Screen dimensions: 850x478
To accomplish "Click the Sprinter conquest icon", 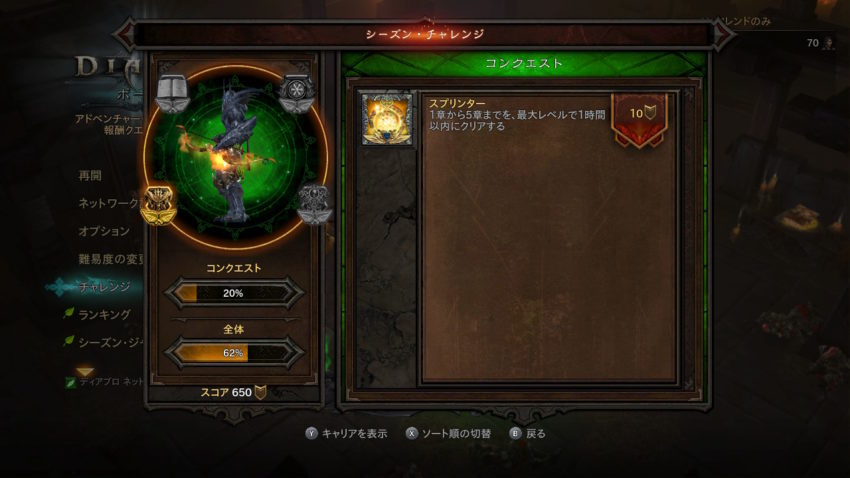I will (387, 119).
